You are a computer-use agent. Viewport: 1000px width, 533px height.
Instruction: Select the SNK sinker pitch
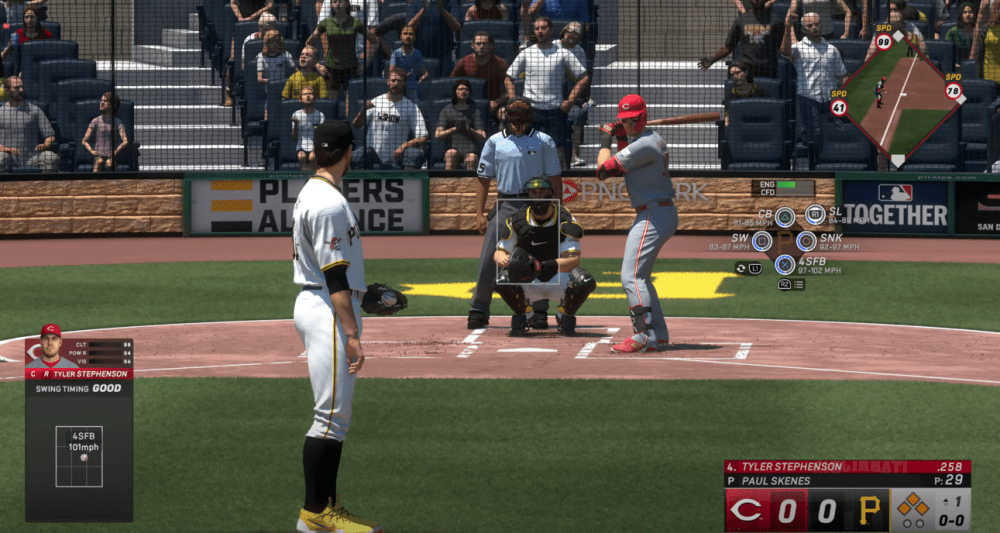coord(806,241)
